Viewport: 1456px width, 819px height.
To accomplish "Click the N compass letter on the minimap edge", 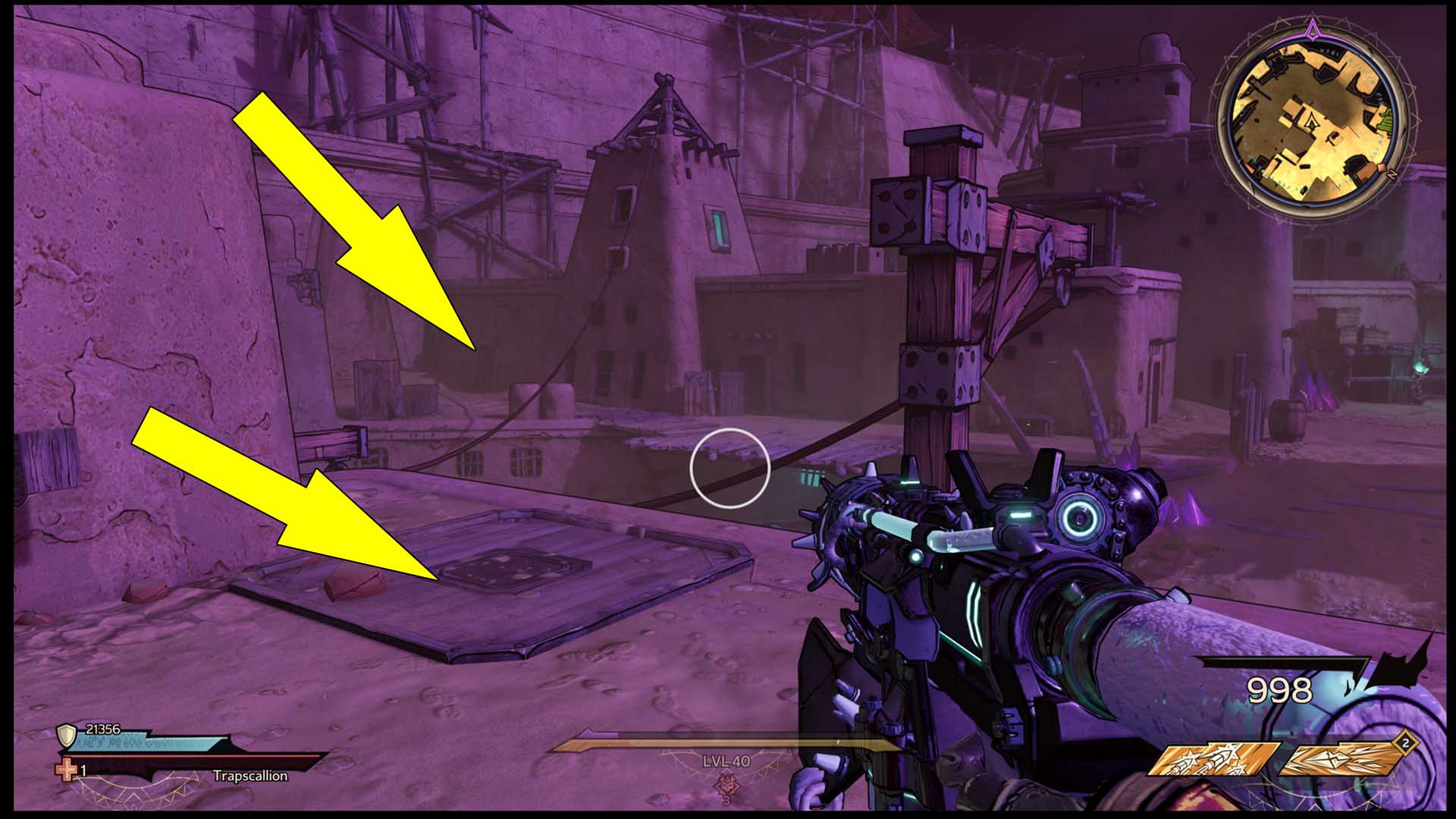I will [x=1392, y=174].
